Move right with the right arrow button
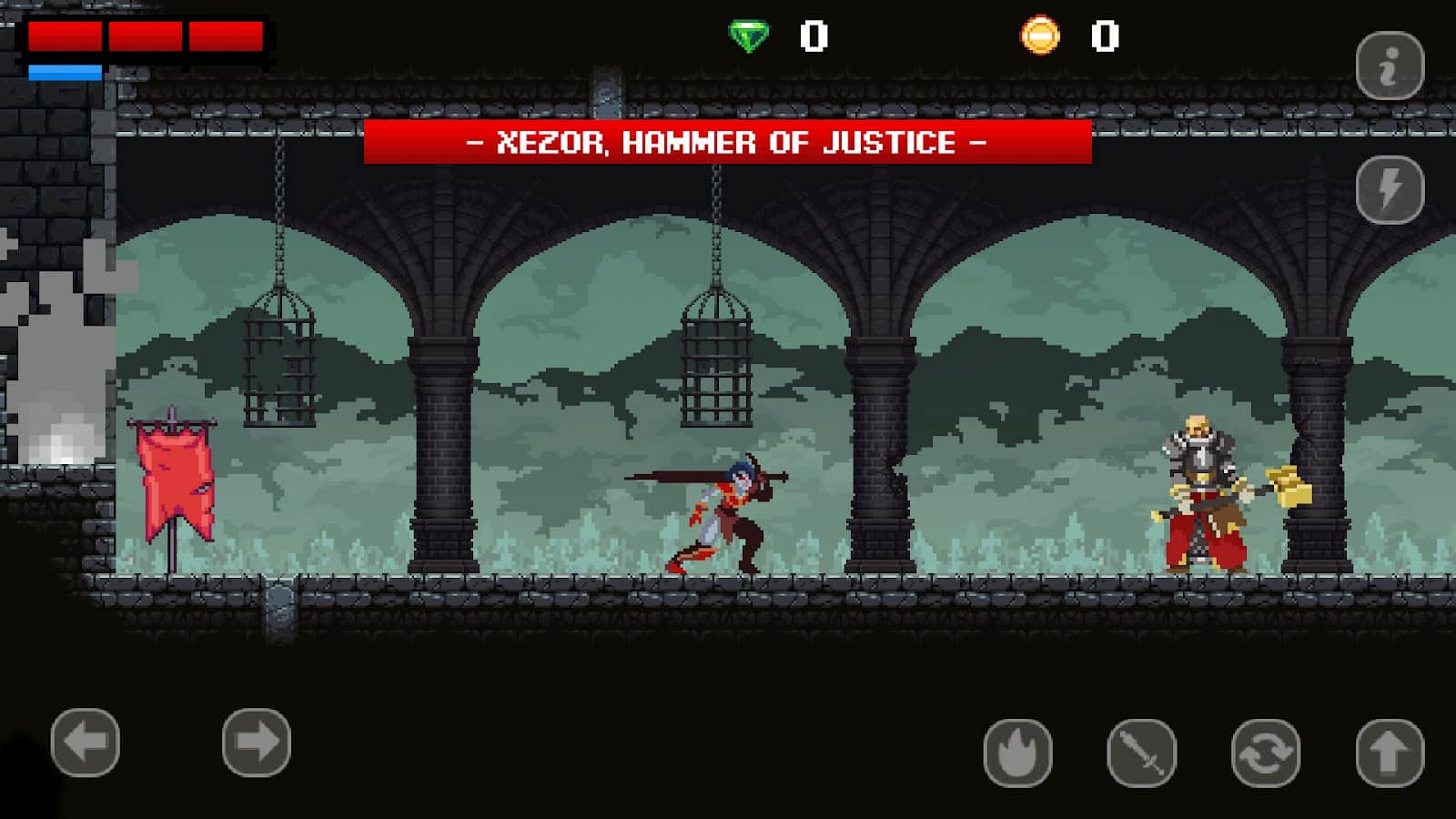This screenshot has width=1456, height=819. [256, 742]
